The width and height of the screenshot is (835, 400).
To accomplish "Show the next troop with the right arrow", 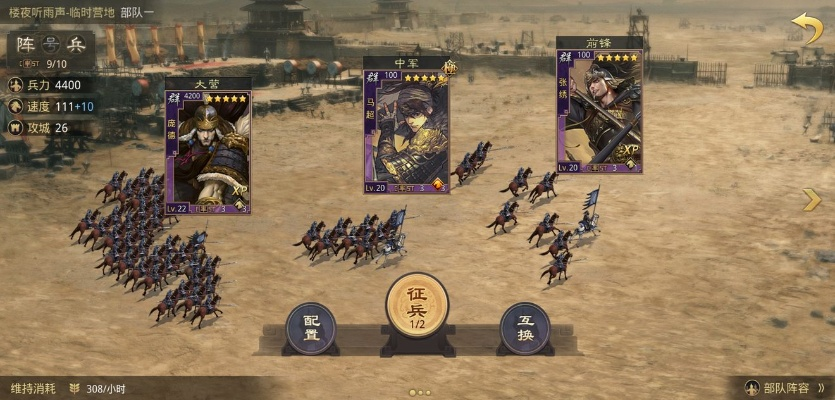I will (x=811, y=201).
